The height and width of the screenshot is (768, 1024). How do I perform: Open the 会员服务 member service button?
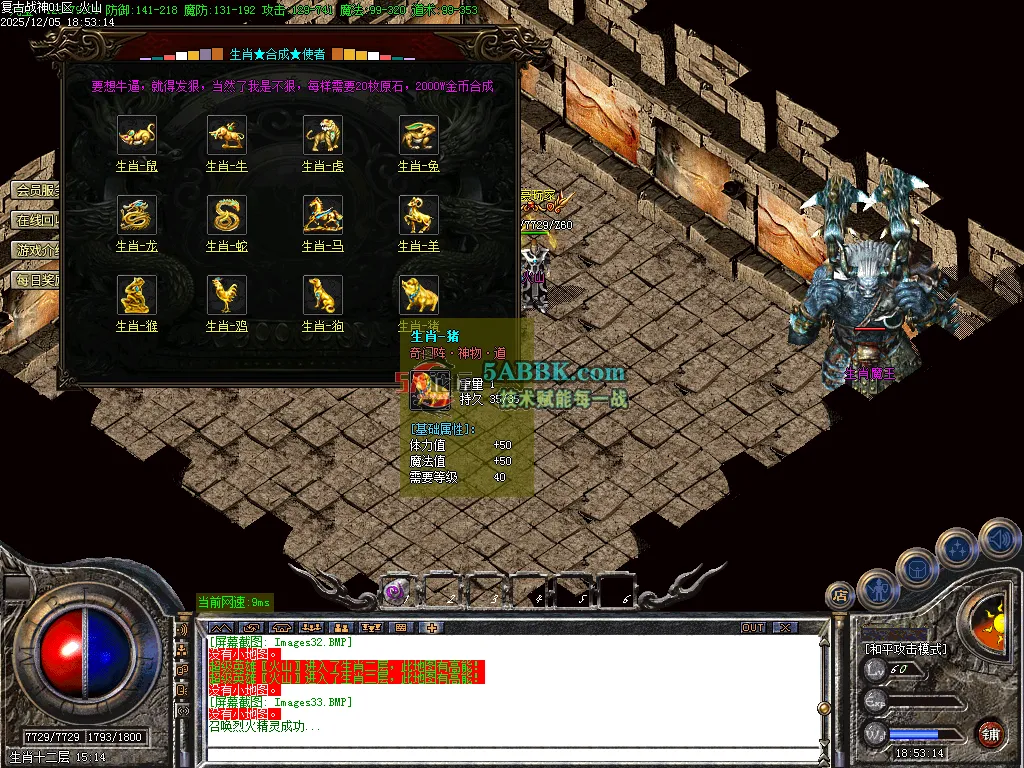pos(36,190)
